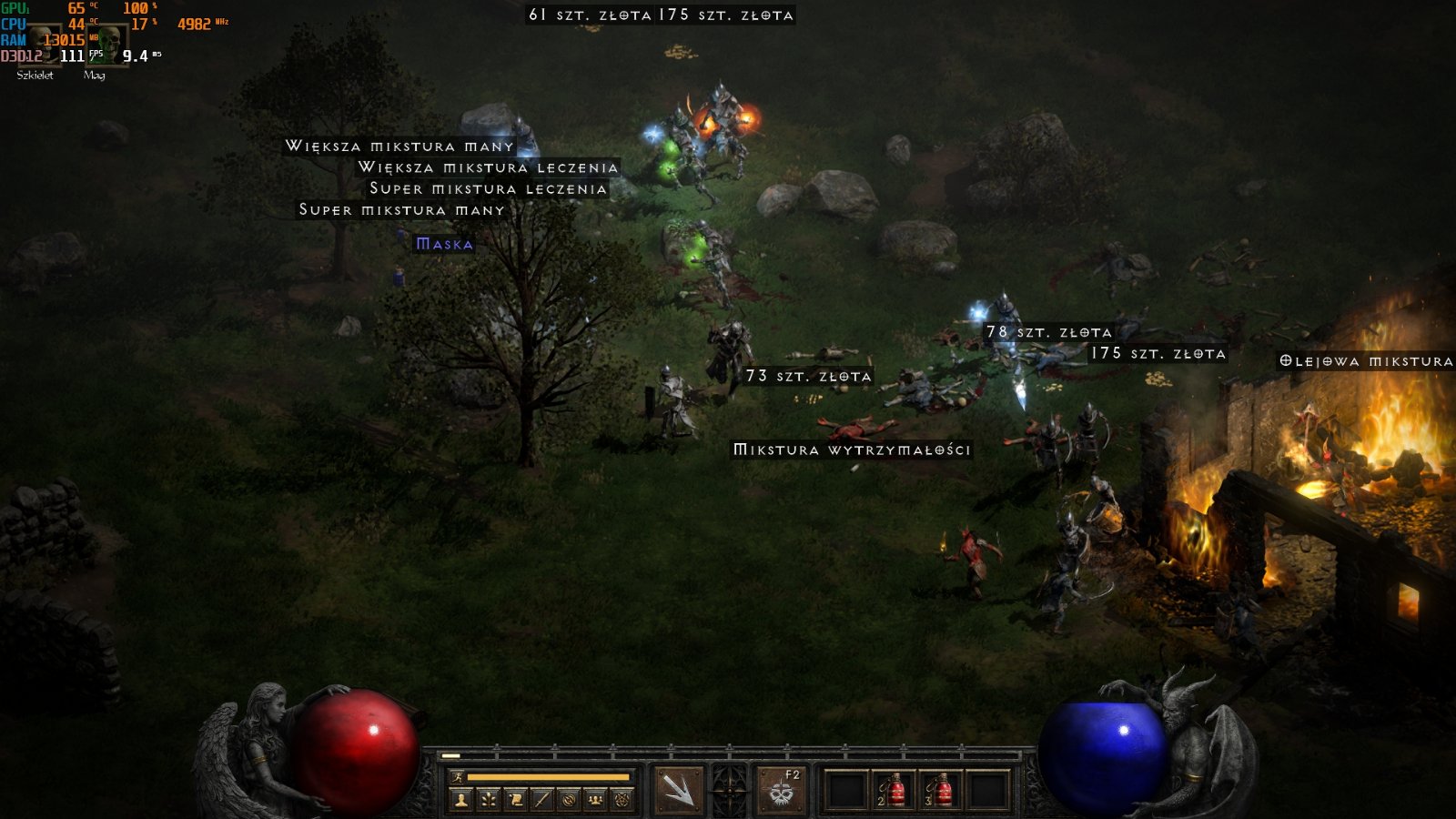Use the red potion in belt slot 2

[x=894, y=790]
